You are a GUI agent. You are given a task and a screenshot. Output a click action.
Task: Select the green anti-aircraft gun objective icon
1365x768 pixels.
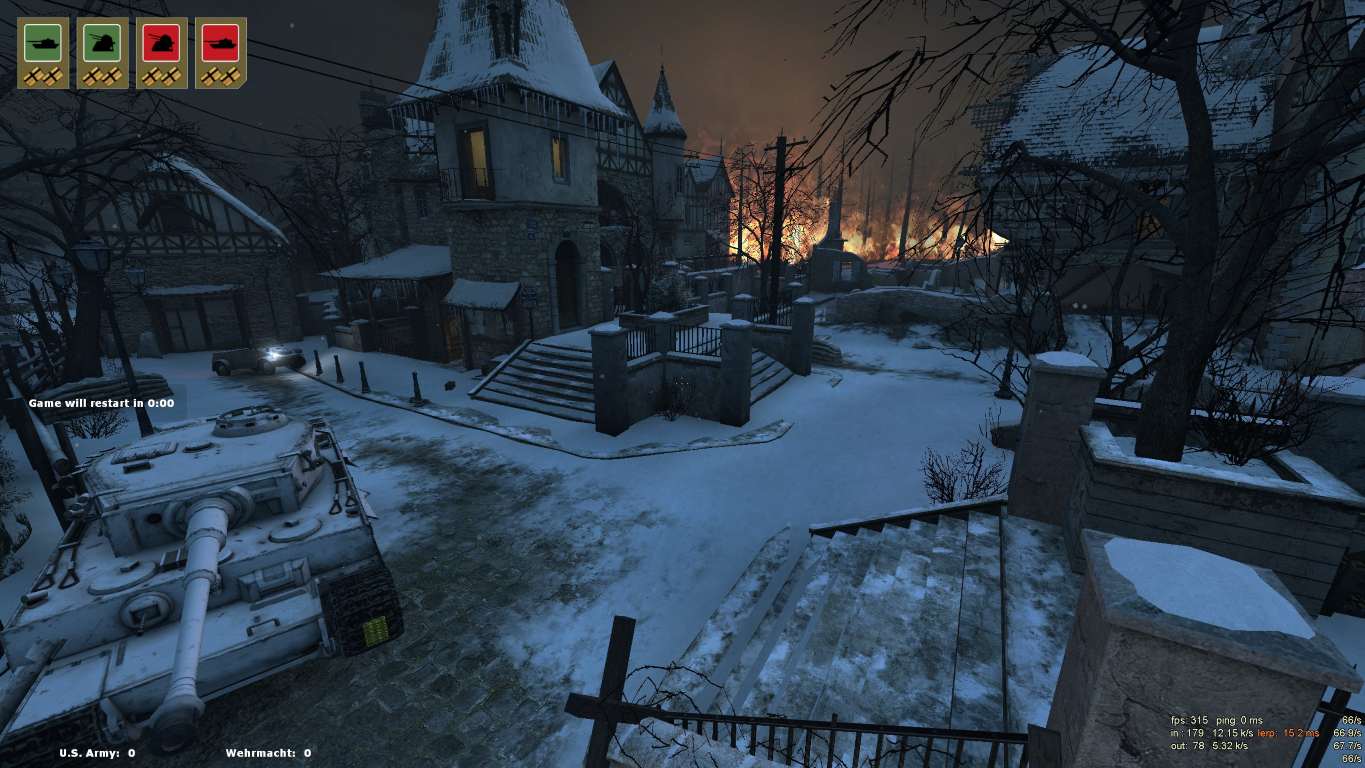pos(102,43)
